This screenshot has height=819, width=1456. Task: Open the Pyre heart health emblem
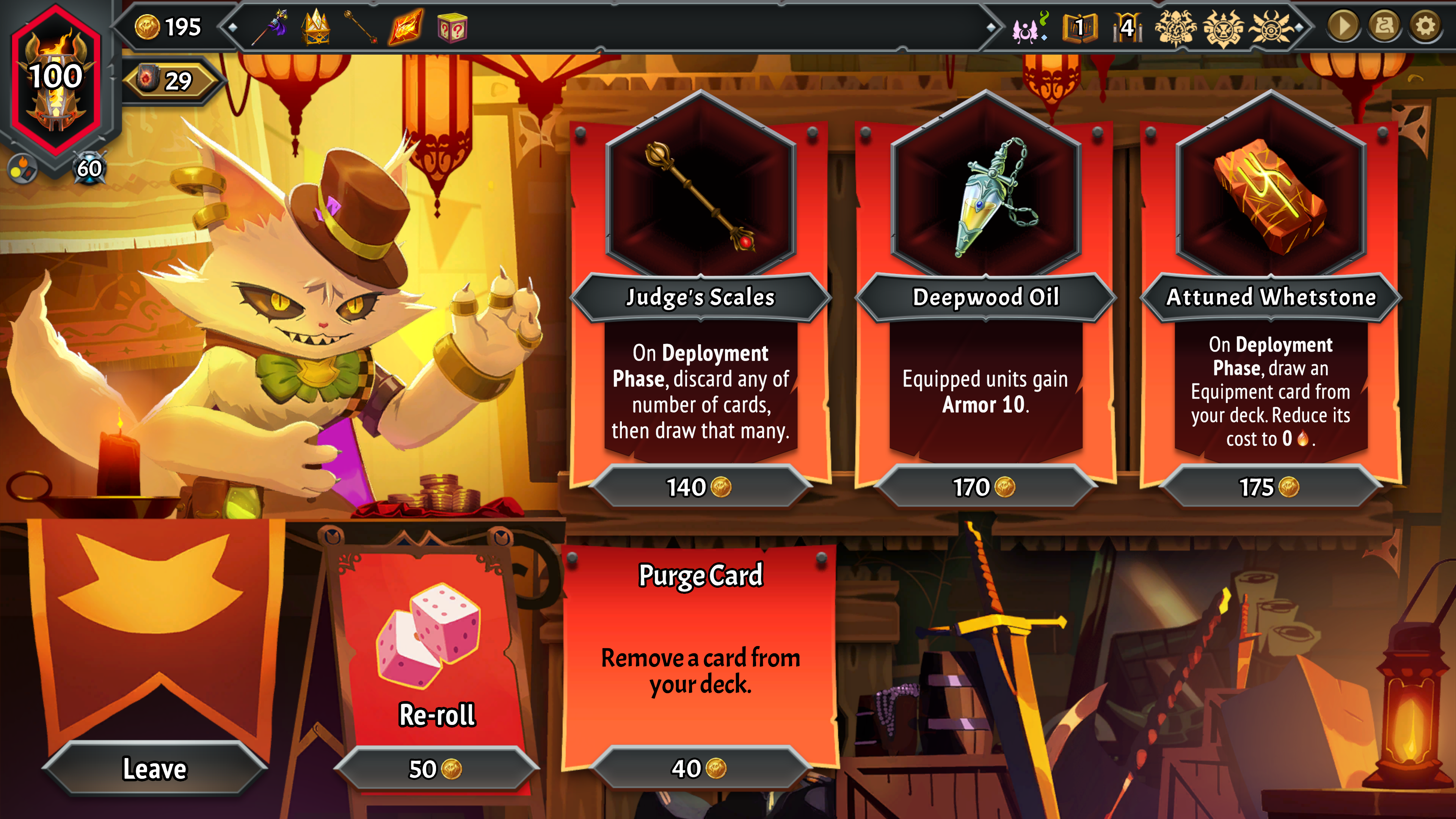56,79
